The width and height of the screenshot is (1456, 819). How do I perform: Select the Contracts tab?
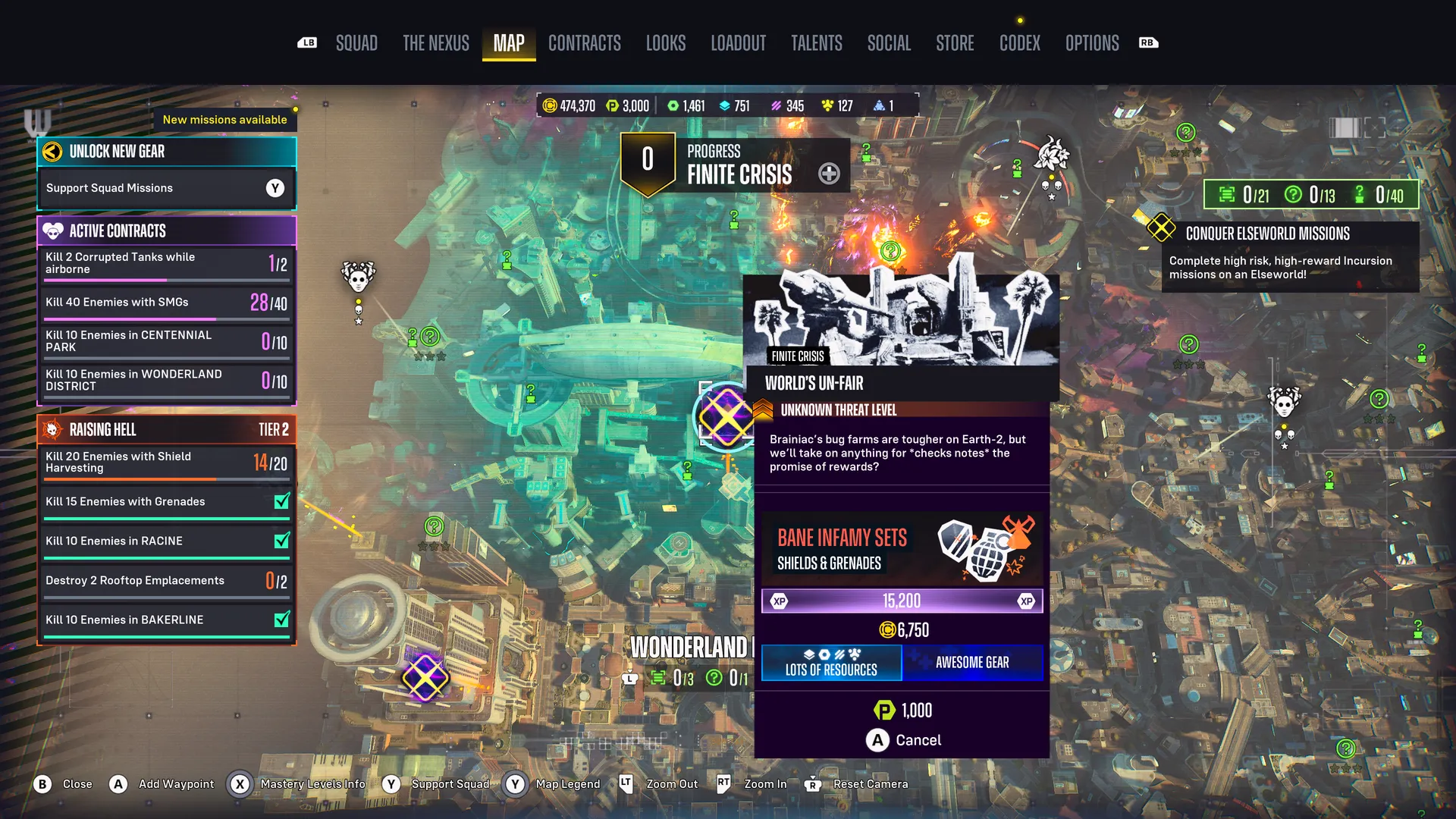tap(585, 43)
